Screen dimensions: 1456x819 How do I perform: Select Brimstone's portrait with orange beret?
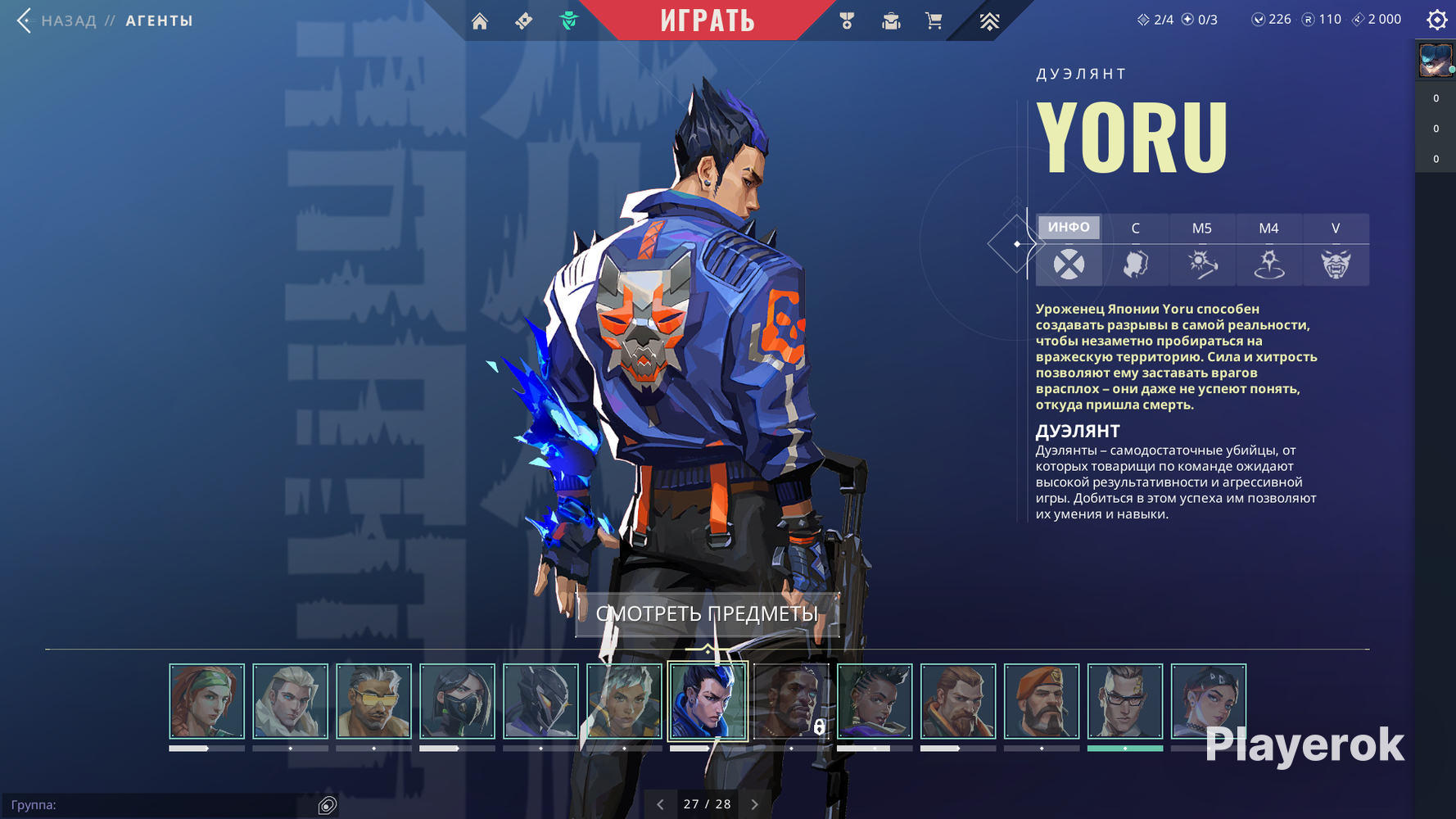point(1042,701)
